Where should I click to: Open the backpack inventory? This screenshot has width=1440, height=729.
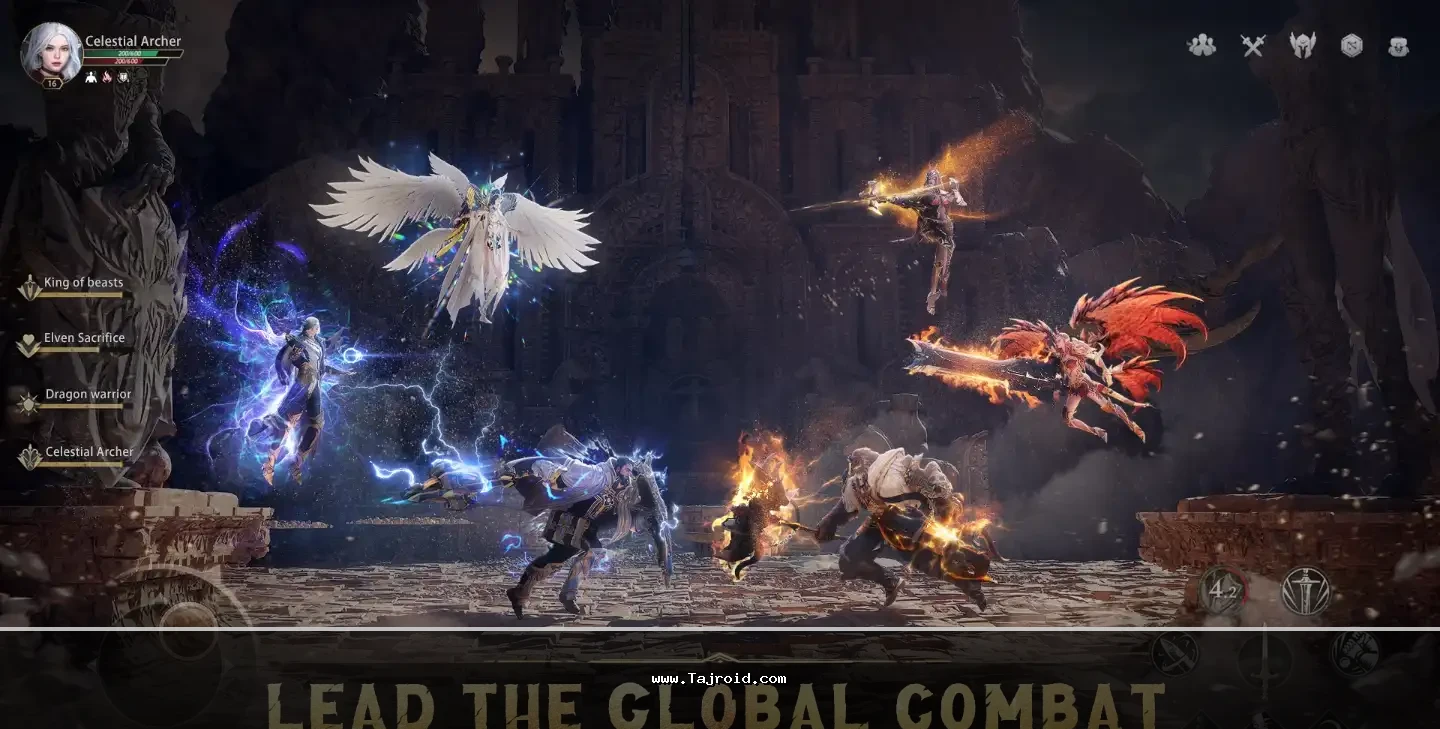point(1398,46)
